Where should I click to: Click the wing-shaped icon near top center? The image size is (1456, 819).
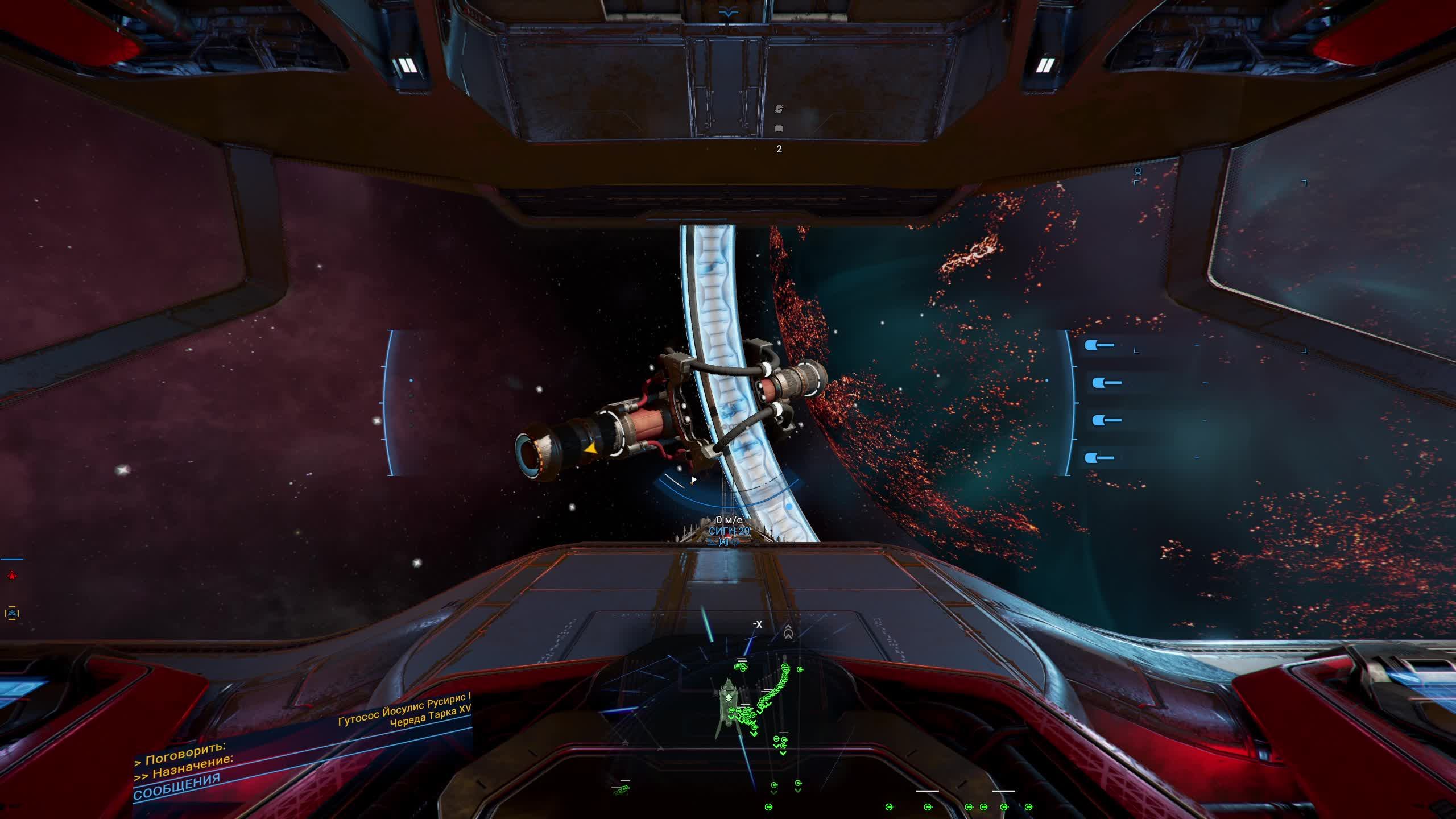click(x=779, y=108)
